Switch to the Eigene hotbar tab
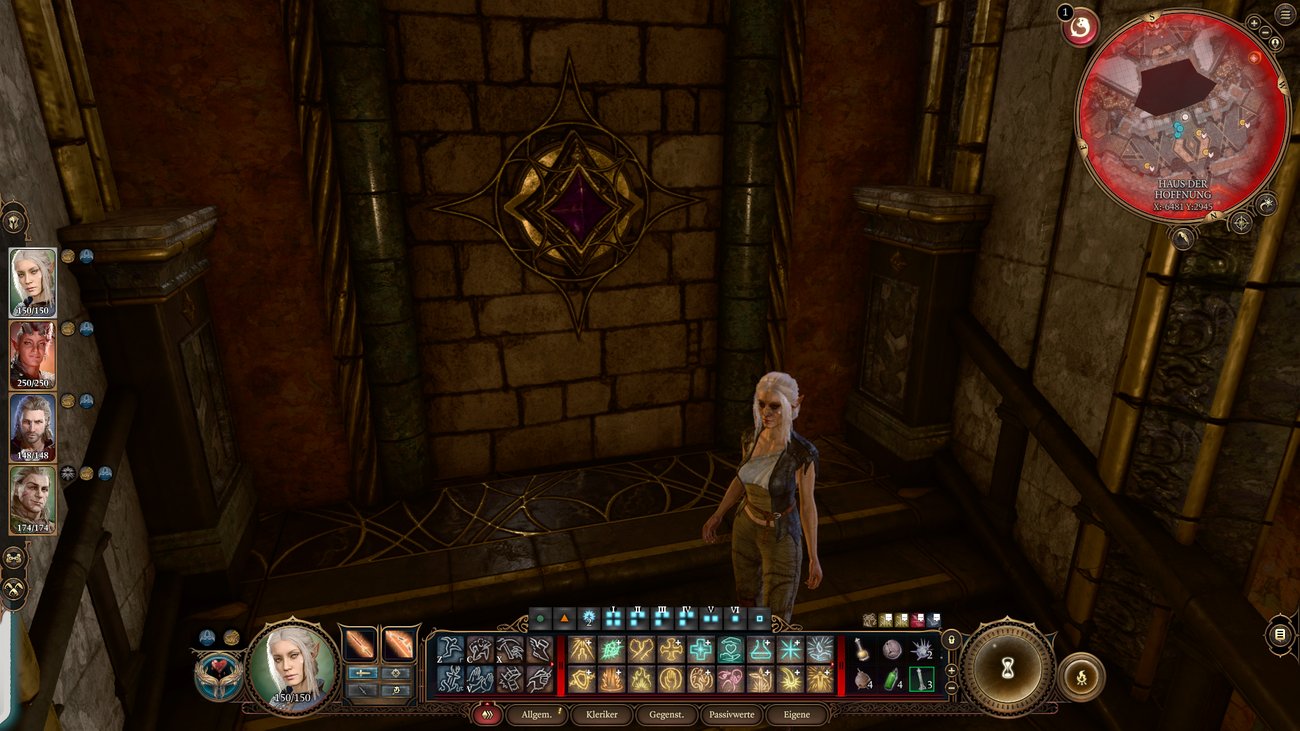1300x731 pixels. [797, 715]
